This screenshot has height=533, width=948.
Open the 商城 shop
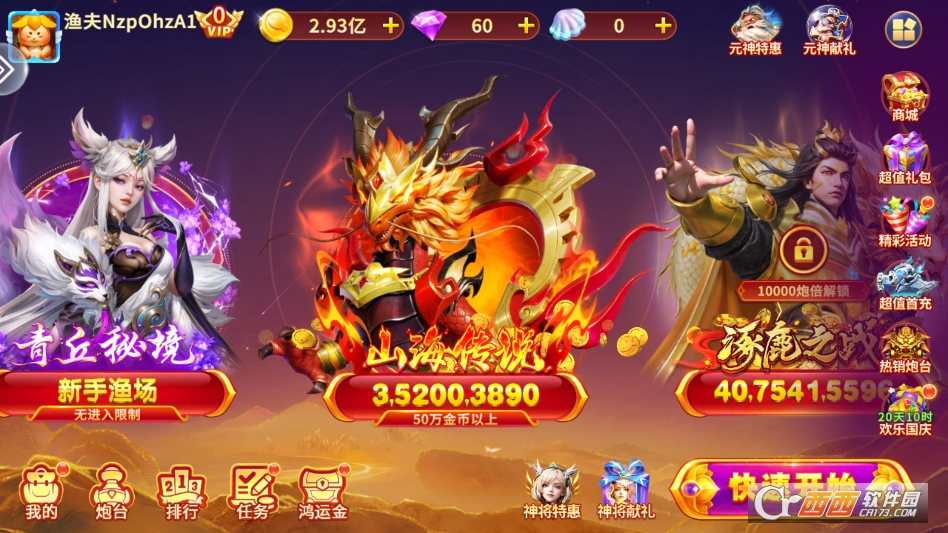tap(905, 96)
